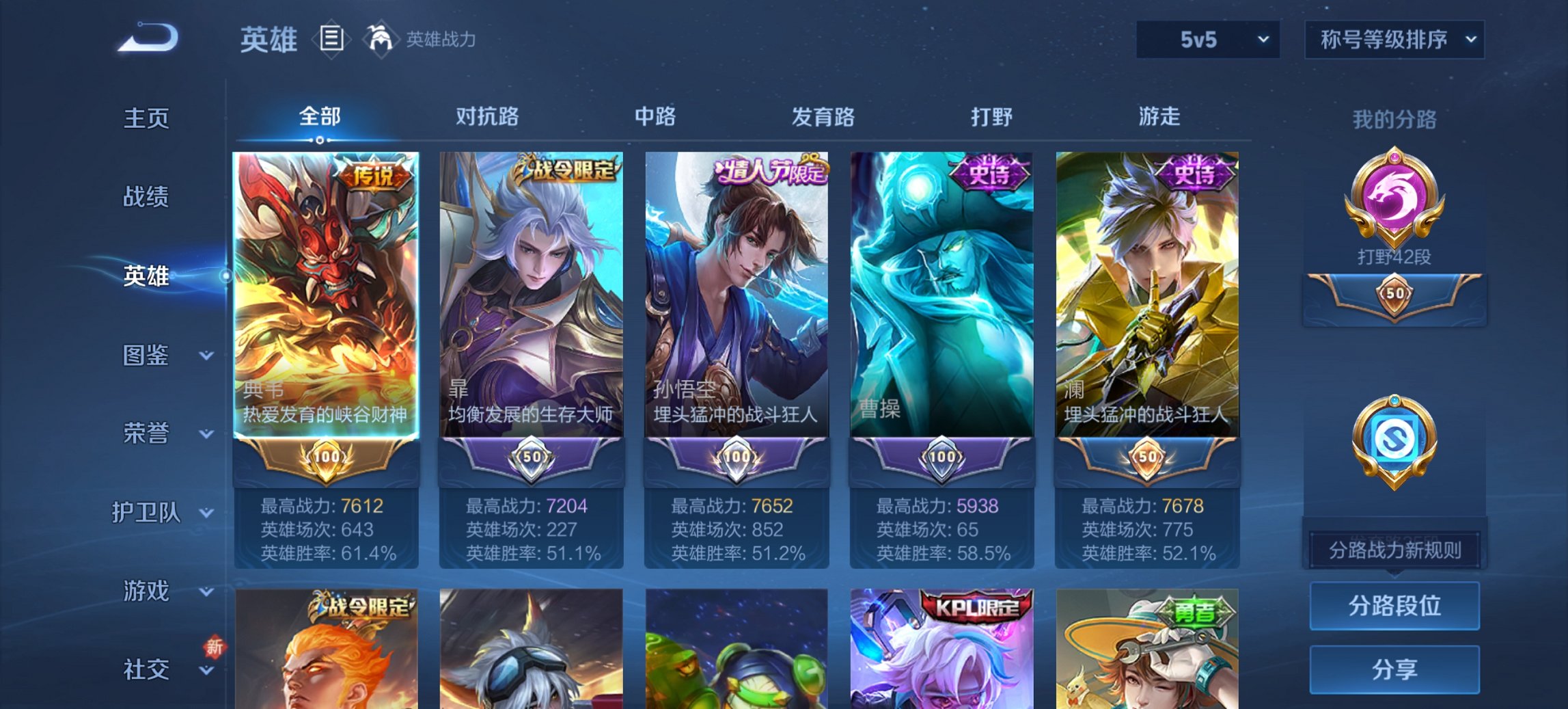Click the 英雄战力 helmet icon

tap(380, 38)
